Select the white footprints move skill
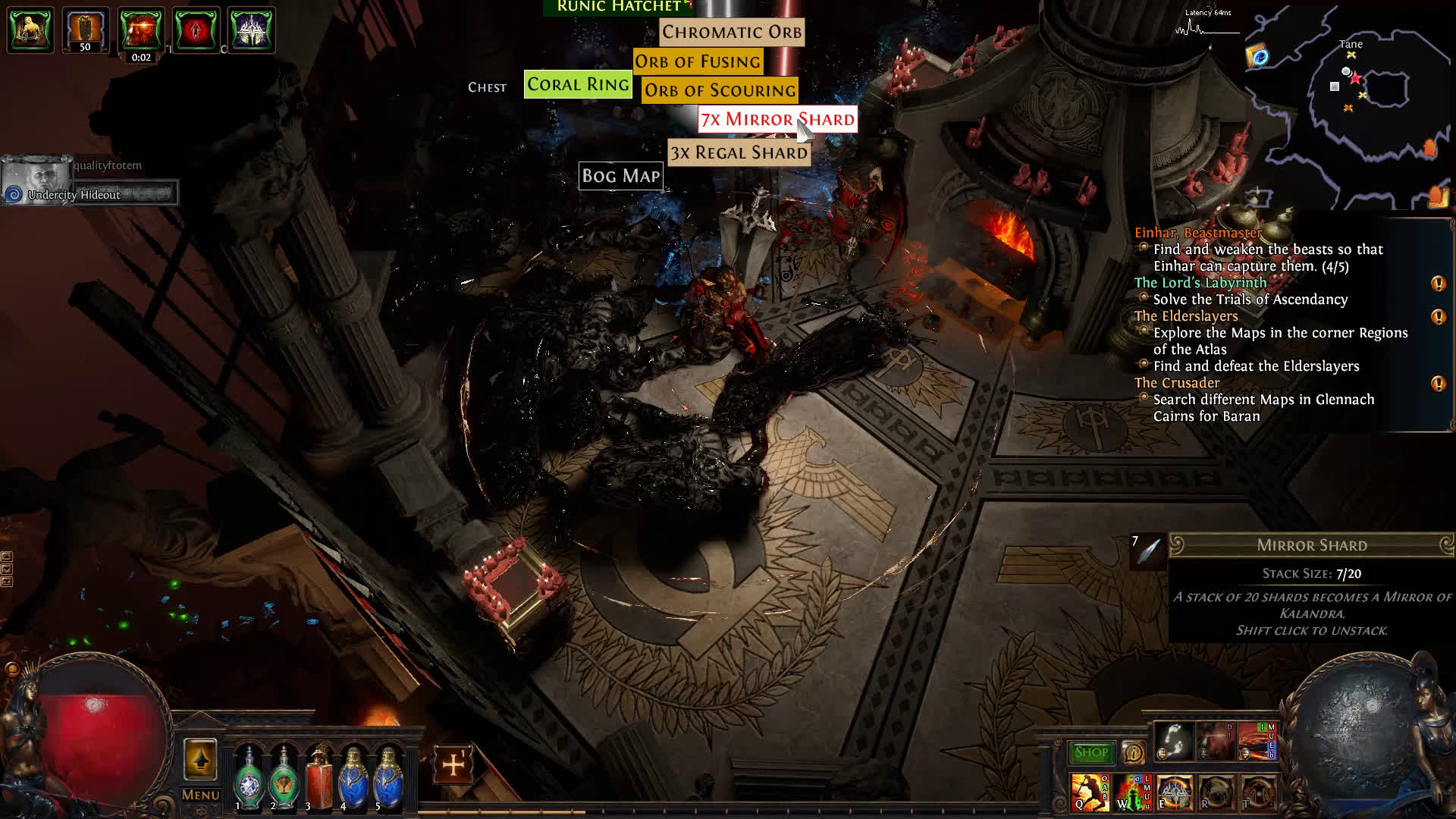The width and height of the screenshot is (1456, 819). click(1174, 741)
